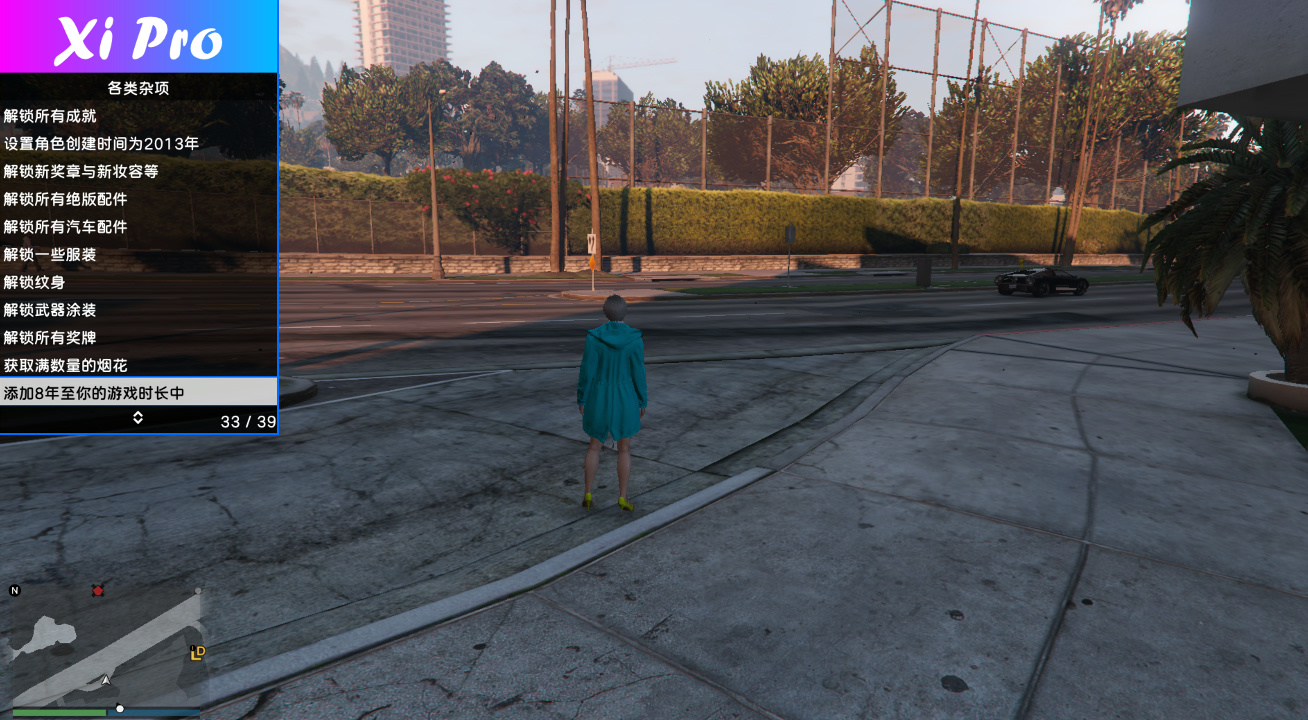Click the yellow LD blip on minimap
Image resolution: width=1308 pixels, height=720 pixels.
(x=198, y=653)
